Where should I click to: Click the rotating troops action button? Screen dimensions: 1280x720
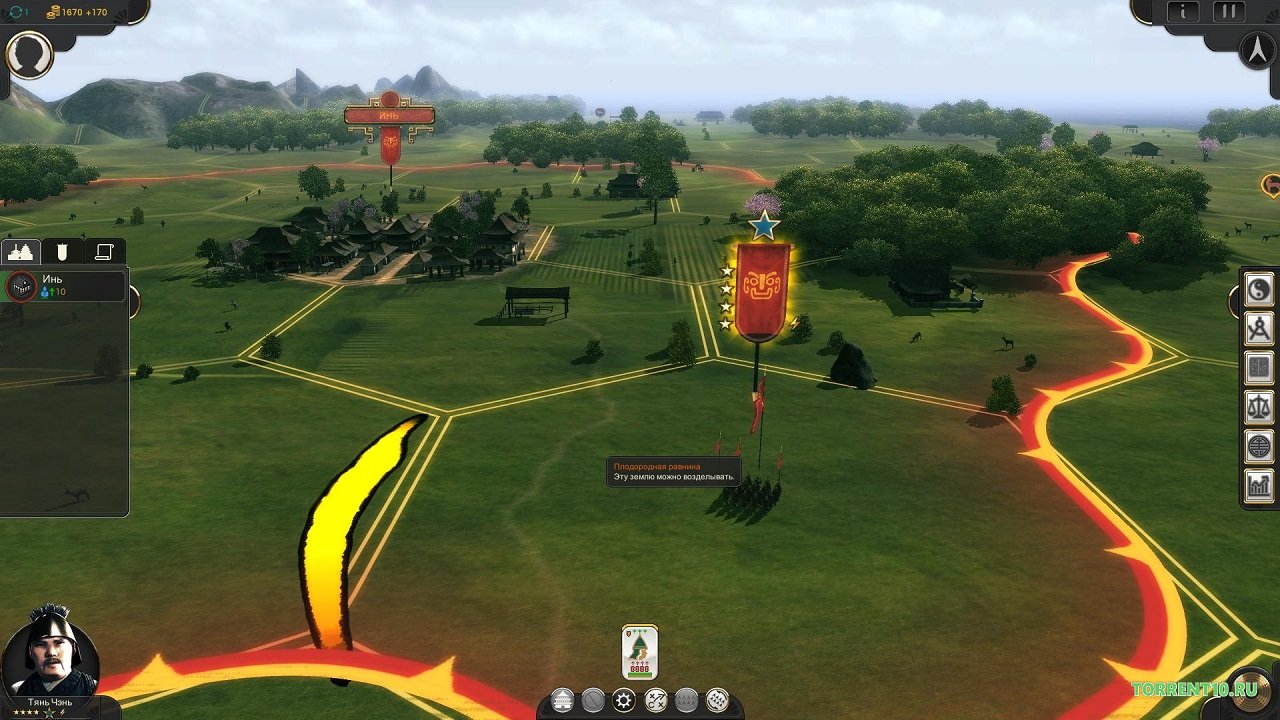(717, 700)
